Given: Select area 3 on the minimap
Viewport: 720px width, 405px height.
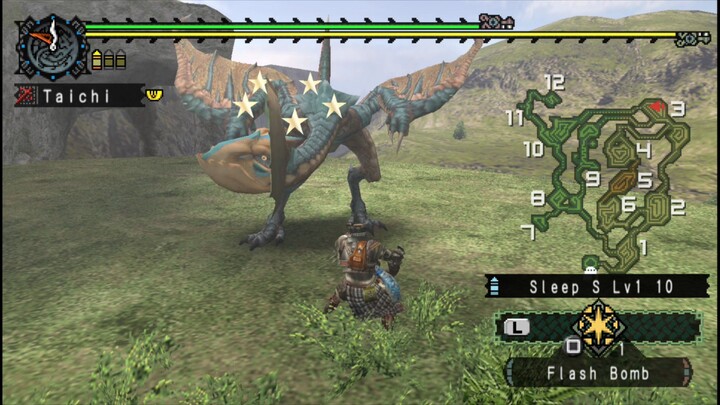Looking at the screenshot, I should (677, 109).
